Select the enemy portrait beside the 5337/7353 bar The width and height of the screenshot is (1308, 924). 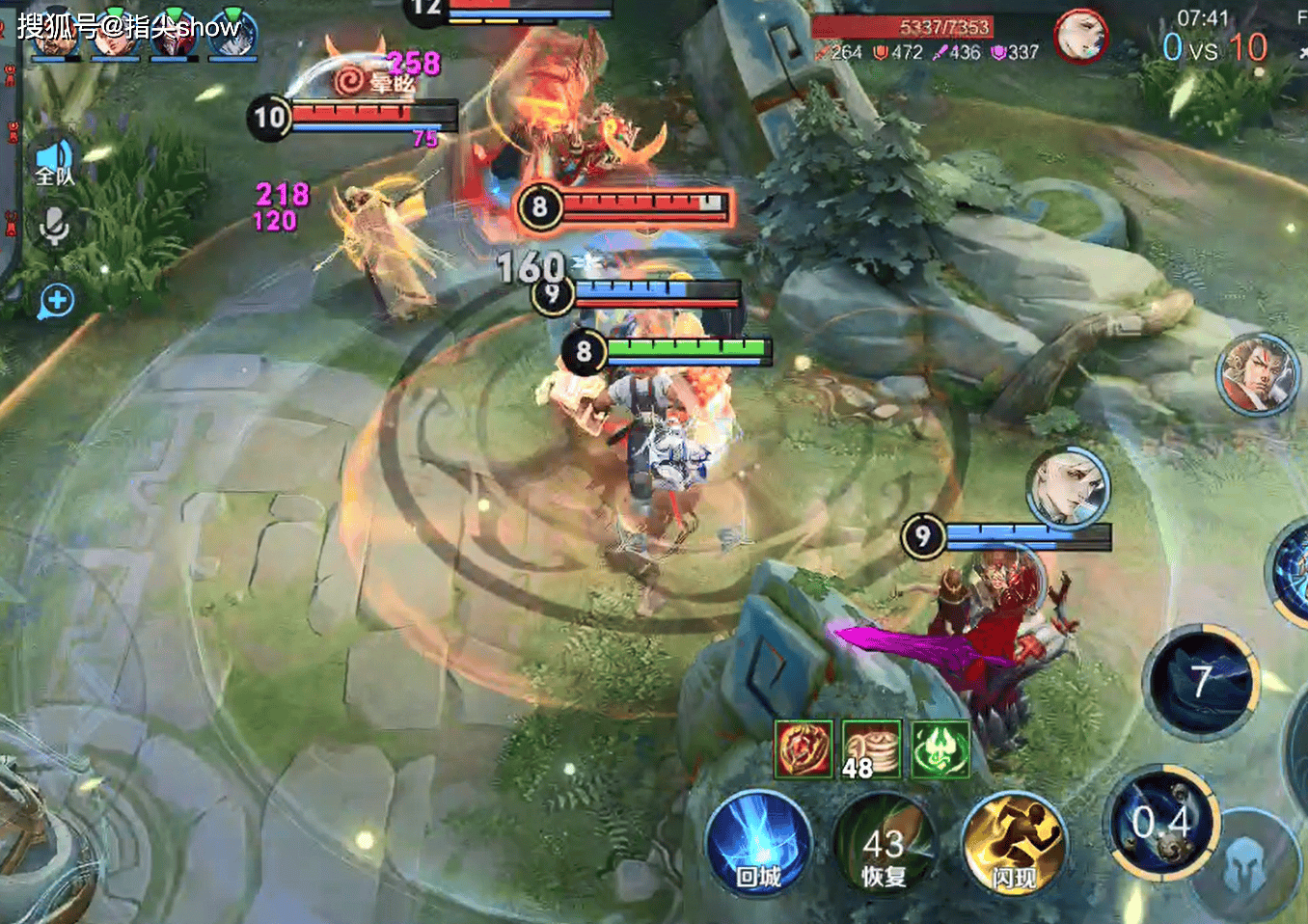click(1080, 37)
